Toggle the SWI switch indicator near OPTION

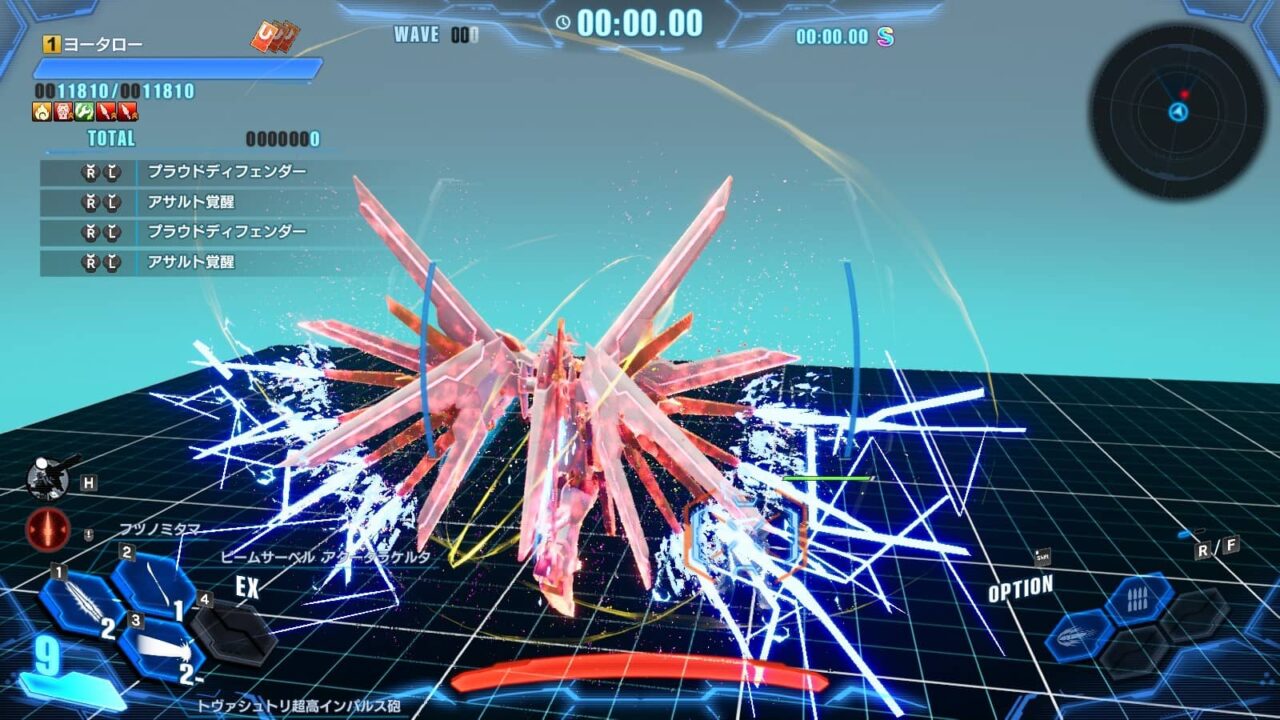coord(1043,556)
